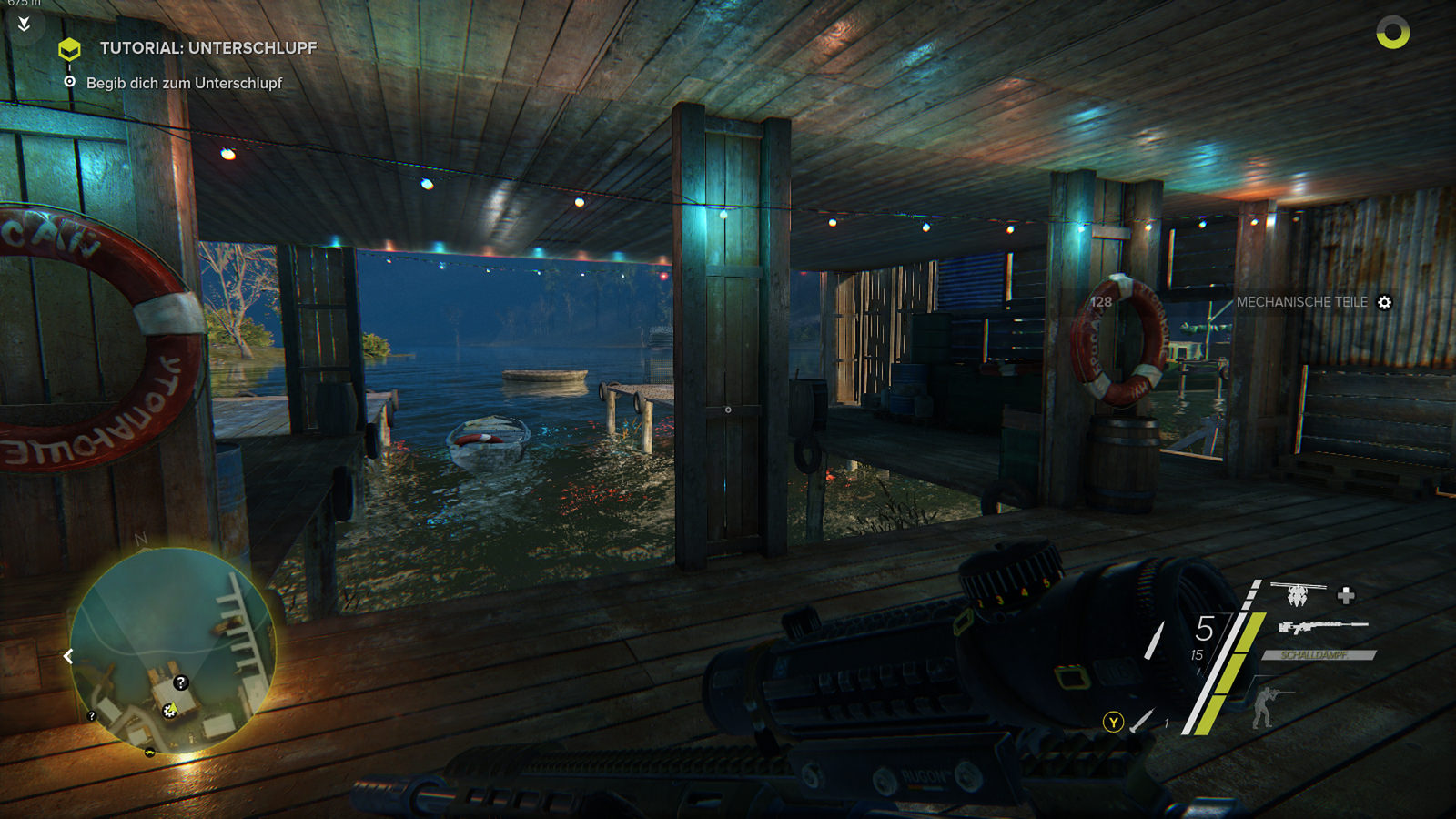
Task: Click the white arrow on the minimap's edge
Action: [x=68, y=656]
